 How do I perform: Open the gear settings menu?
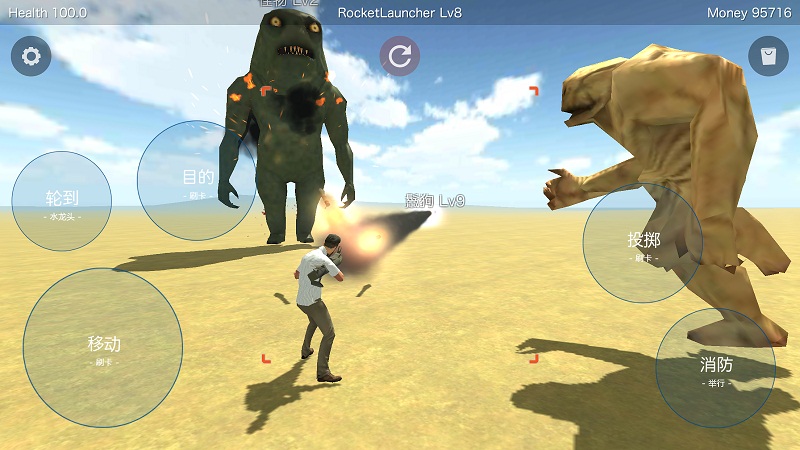point(31,56)
